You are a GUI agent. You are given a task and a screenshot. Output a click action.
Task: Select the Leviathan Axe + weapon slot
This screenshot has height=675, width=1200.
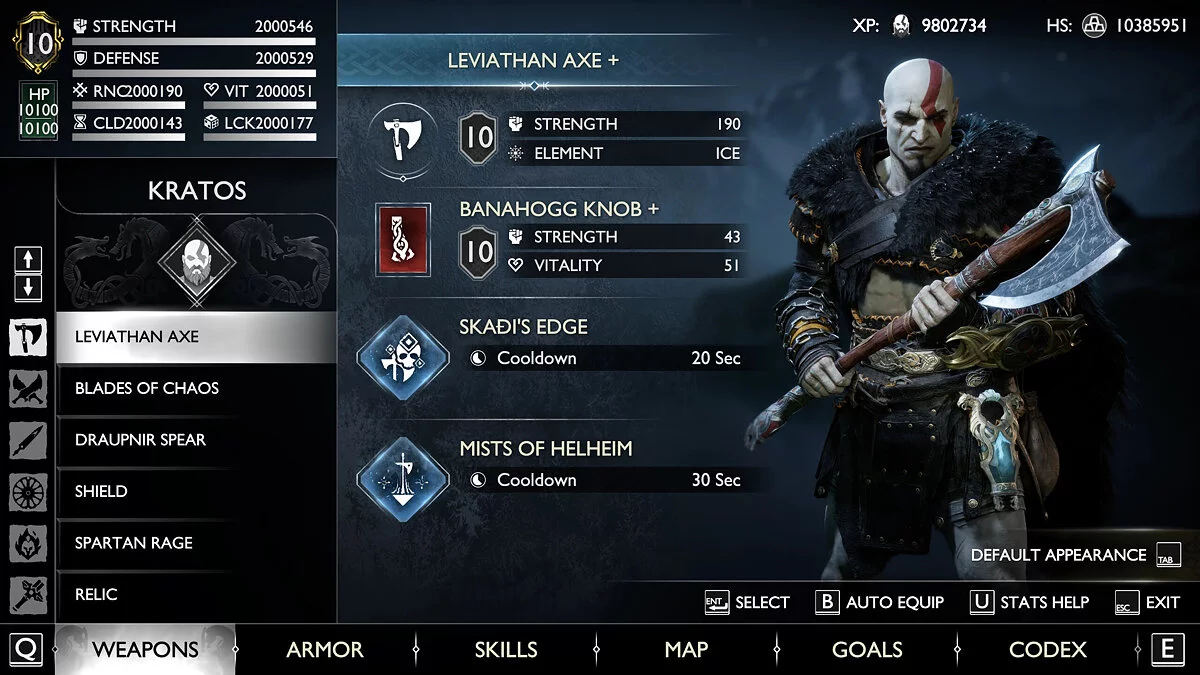pyautogui.click(x=403, y=137)
